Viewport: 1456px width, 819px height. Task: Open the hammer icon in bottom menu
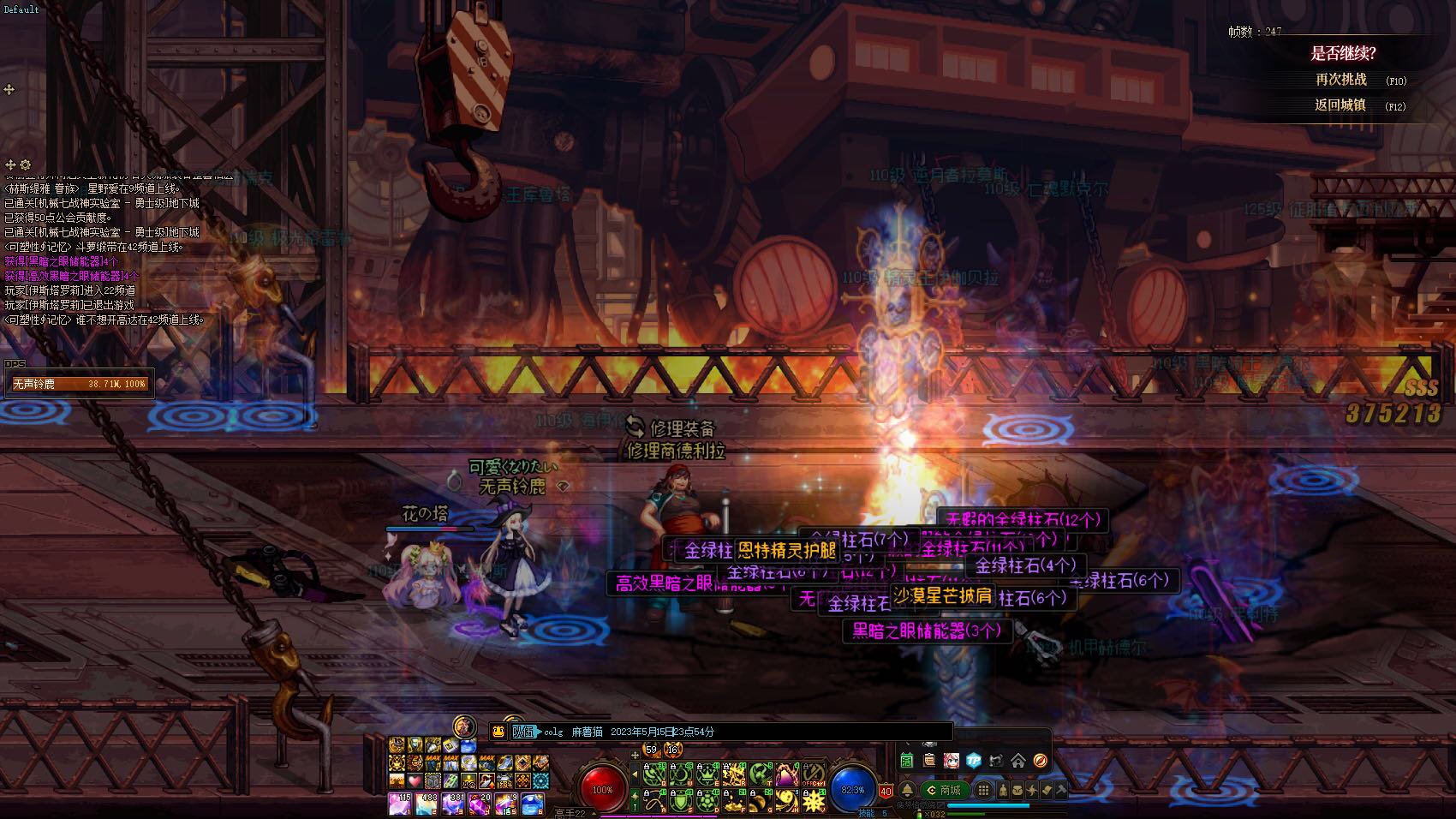(x=1060, y=790)
